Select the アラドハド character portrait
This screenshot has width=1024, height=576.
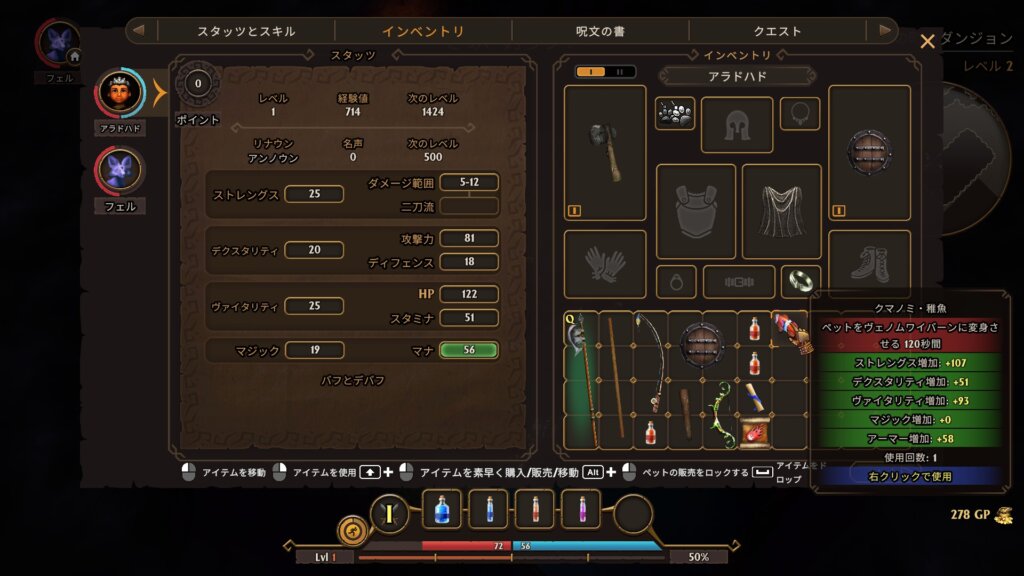coord(120,94)
